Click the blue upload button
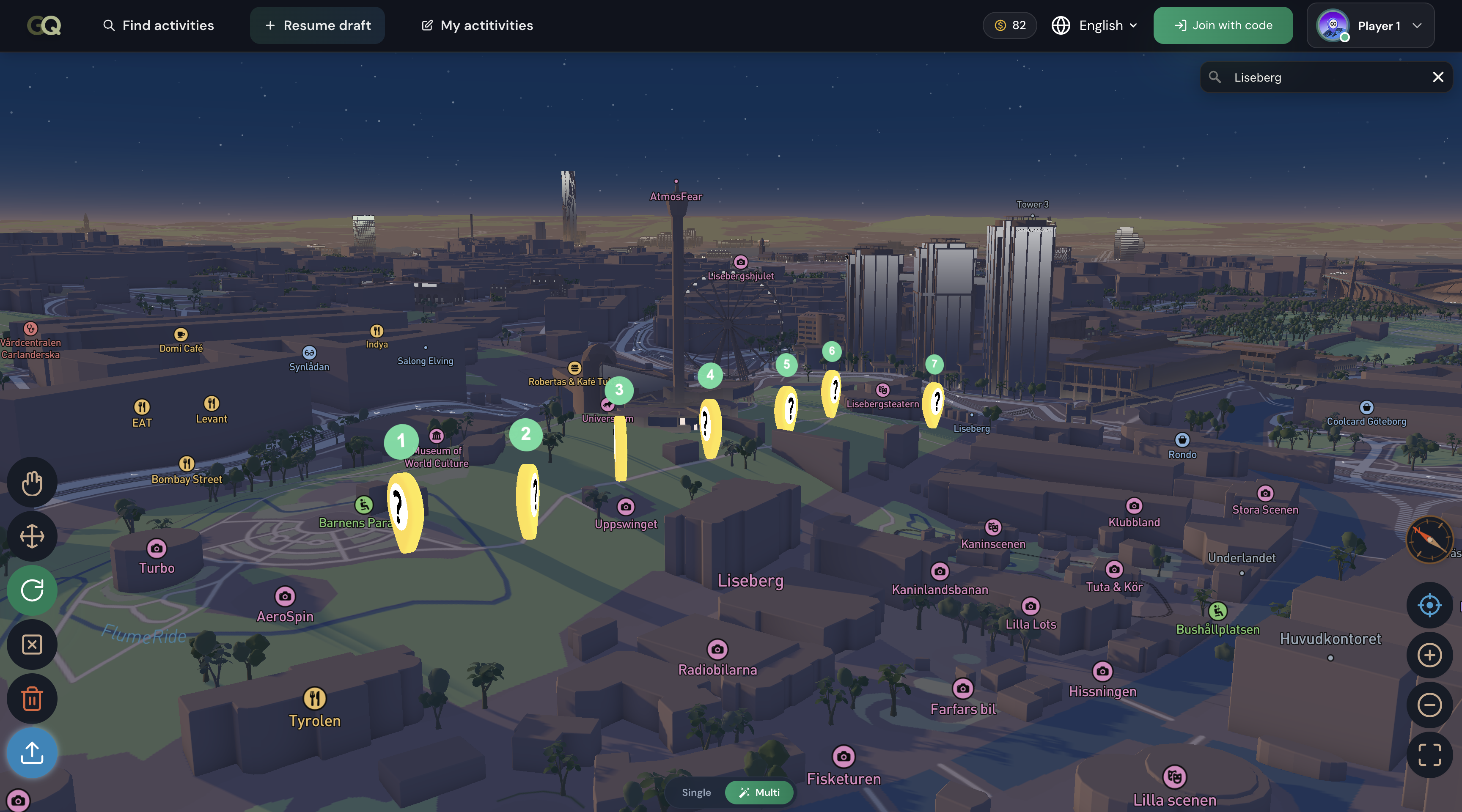The image size is (1462, 812). tap(32, 753)
